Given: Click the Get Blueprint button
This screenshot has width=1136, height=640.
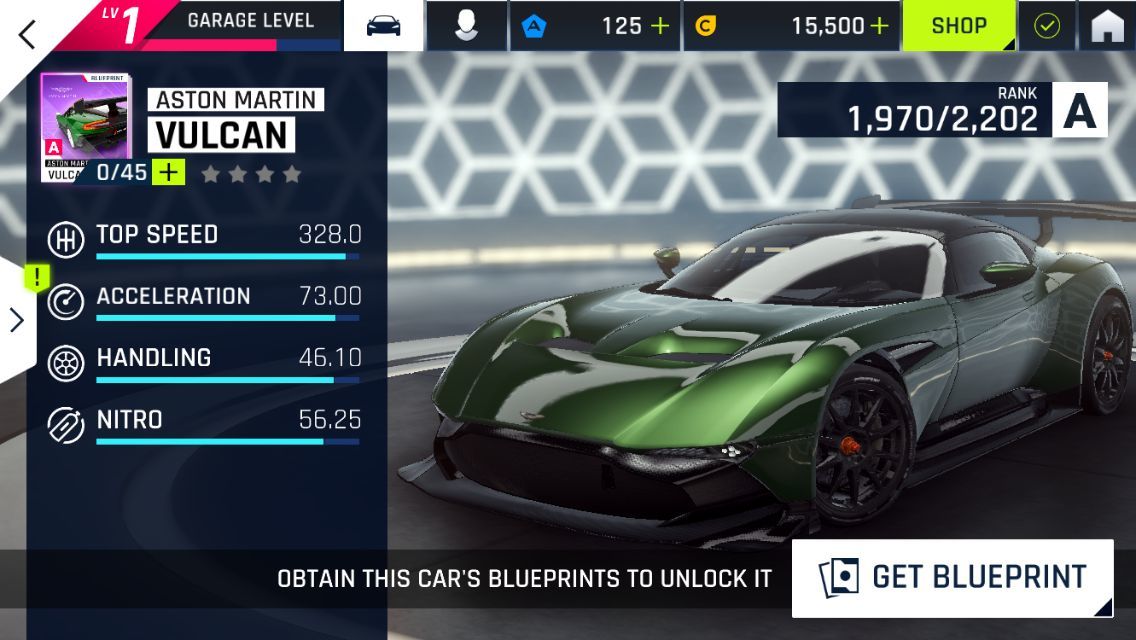Looking at the screenshot, I should pos(952,578).
